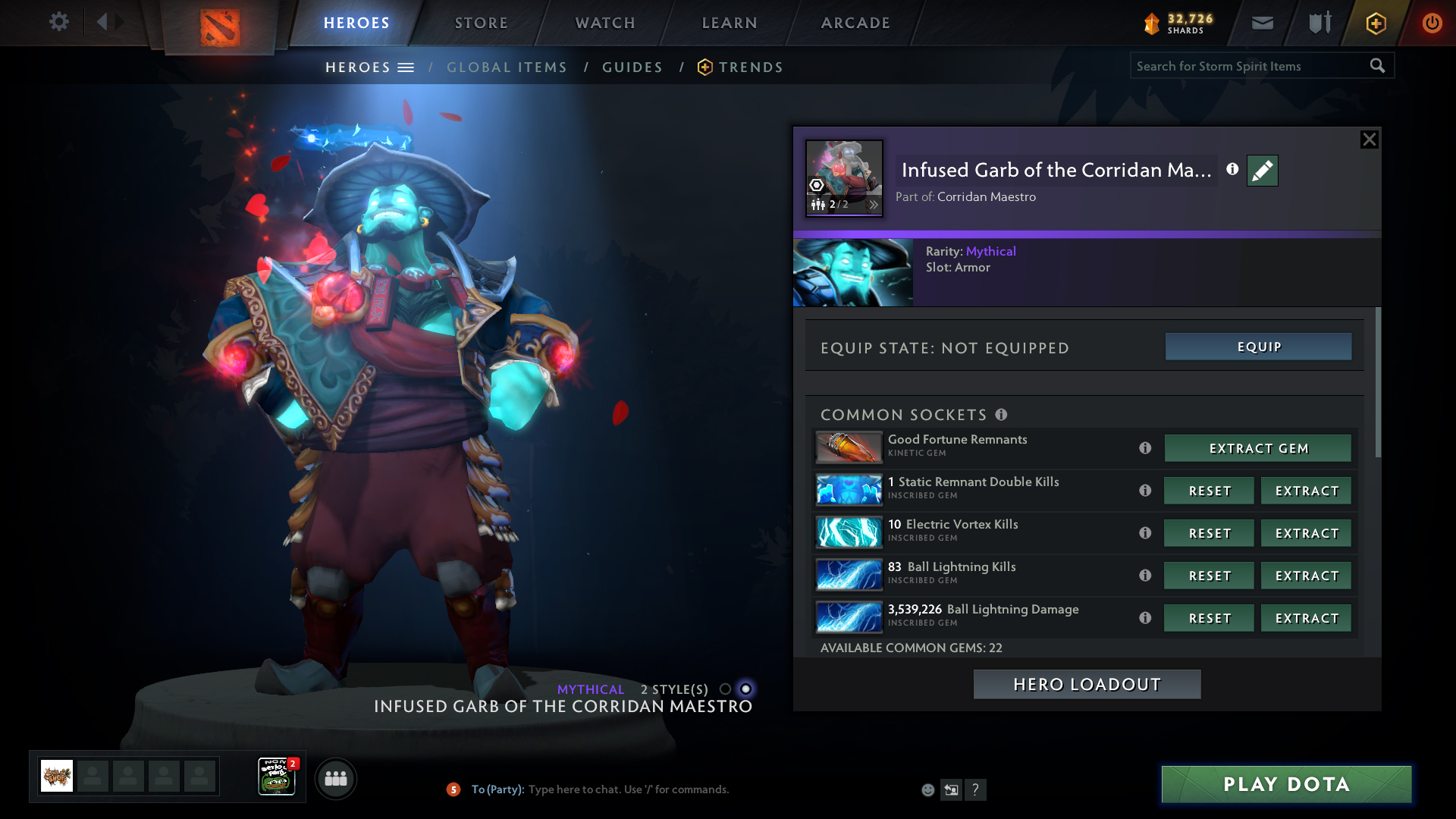Viewport: 1456px width, 819px height.
Task: Show the Guides section
Action: (632, 67)
